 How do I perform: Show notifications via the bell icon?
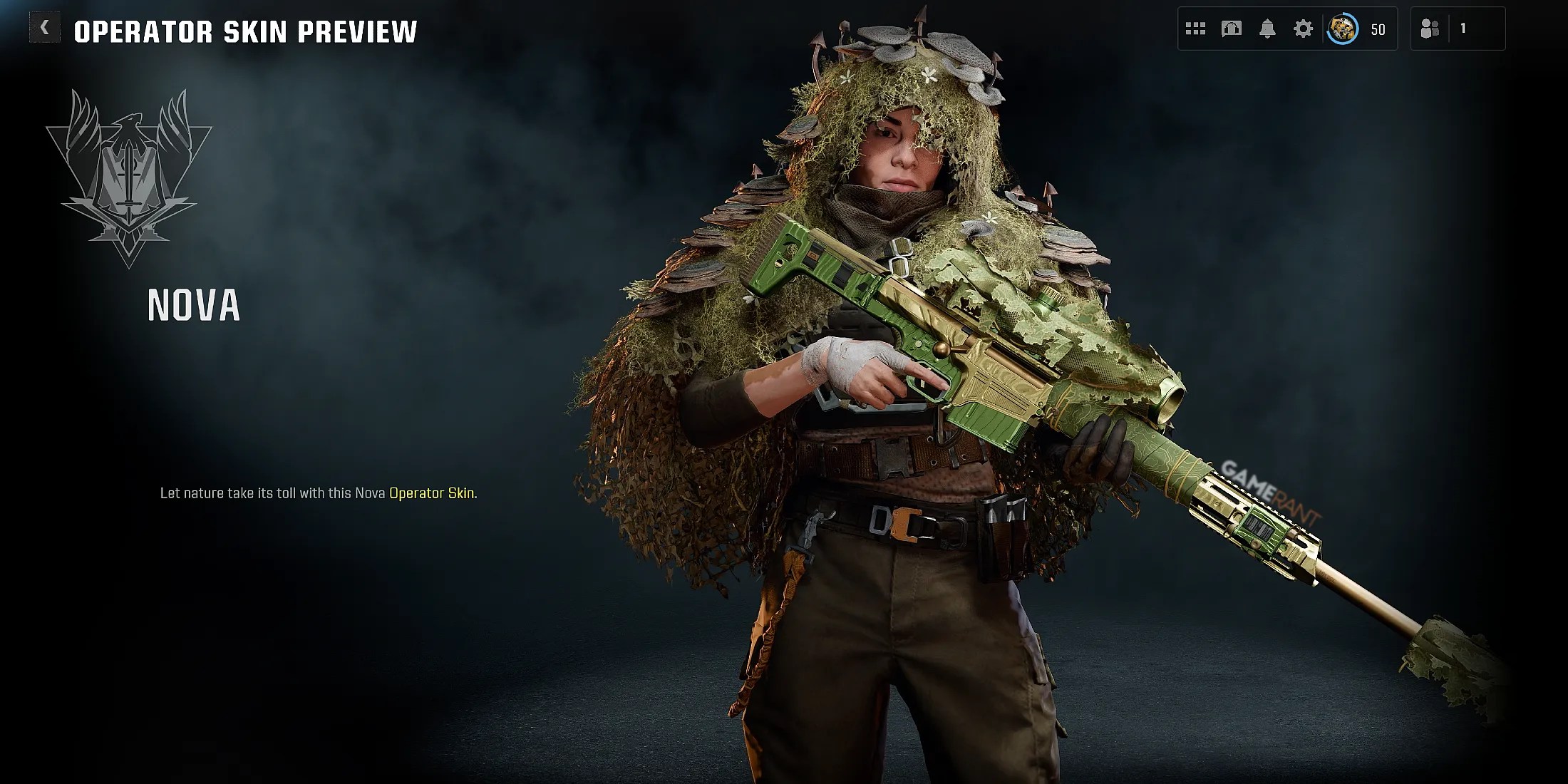tap(1267, 29)
